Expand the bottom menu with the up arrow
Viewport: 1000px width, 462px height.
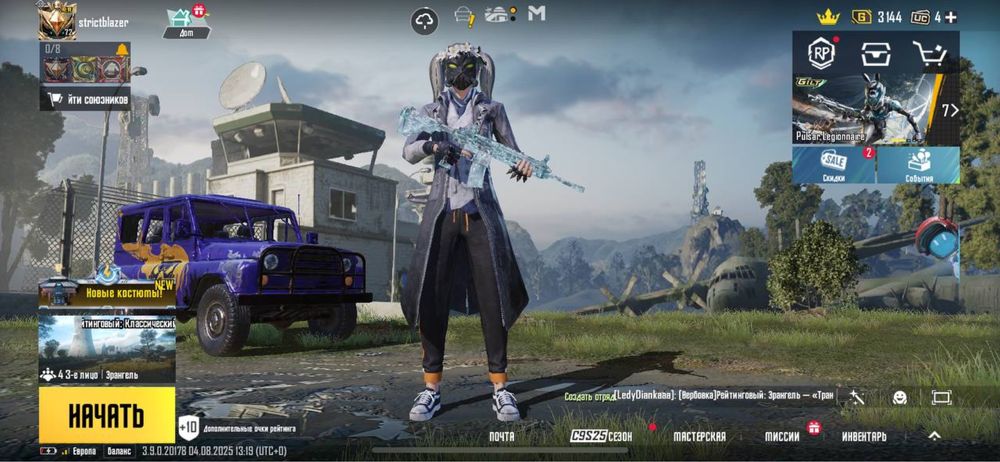coord(934,436)
